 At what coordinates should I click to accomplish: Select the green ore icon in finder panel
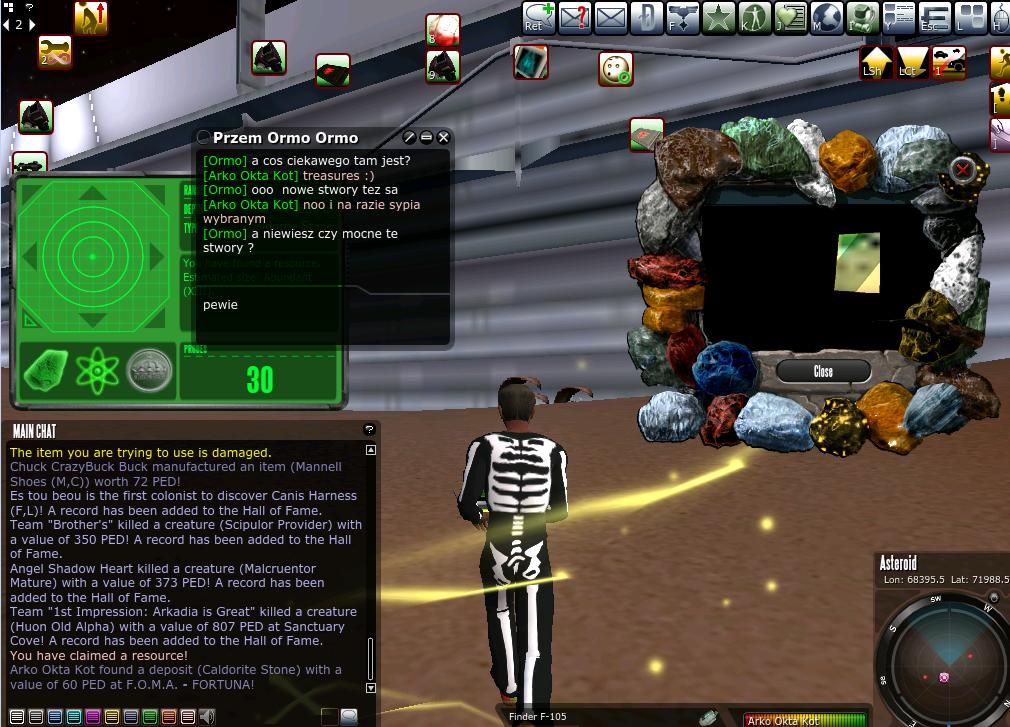(44, 370)
